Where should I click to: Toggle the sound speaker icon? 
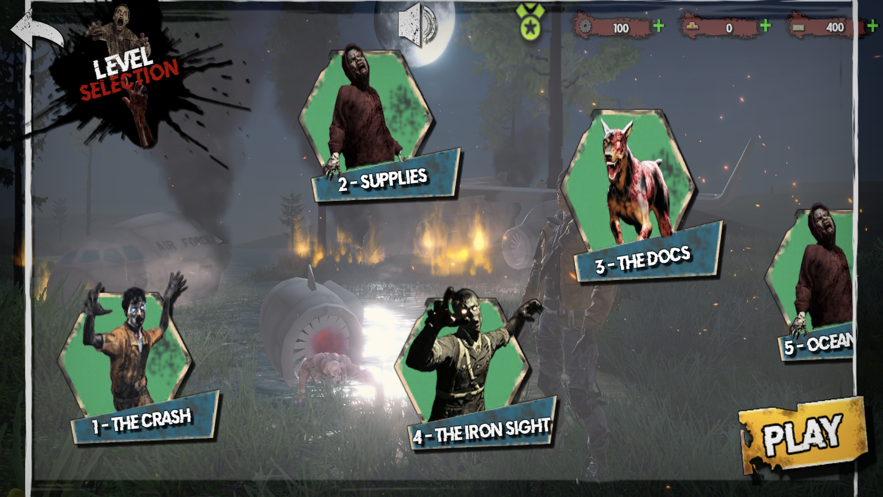click(x=417, y=22)
